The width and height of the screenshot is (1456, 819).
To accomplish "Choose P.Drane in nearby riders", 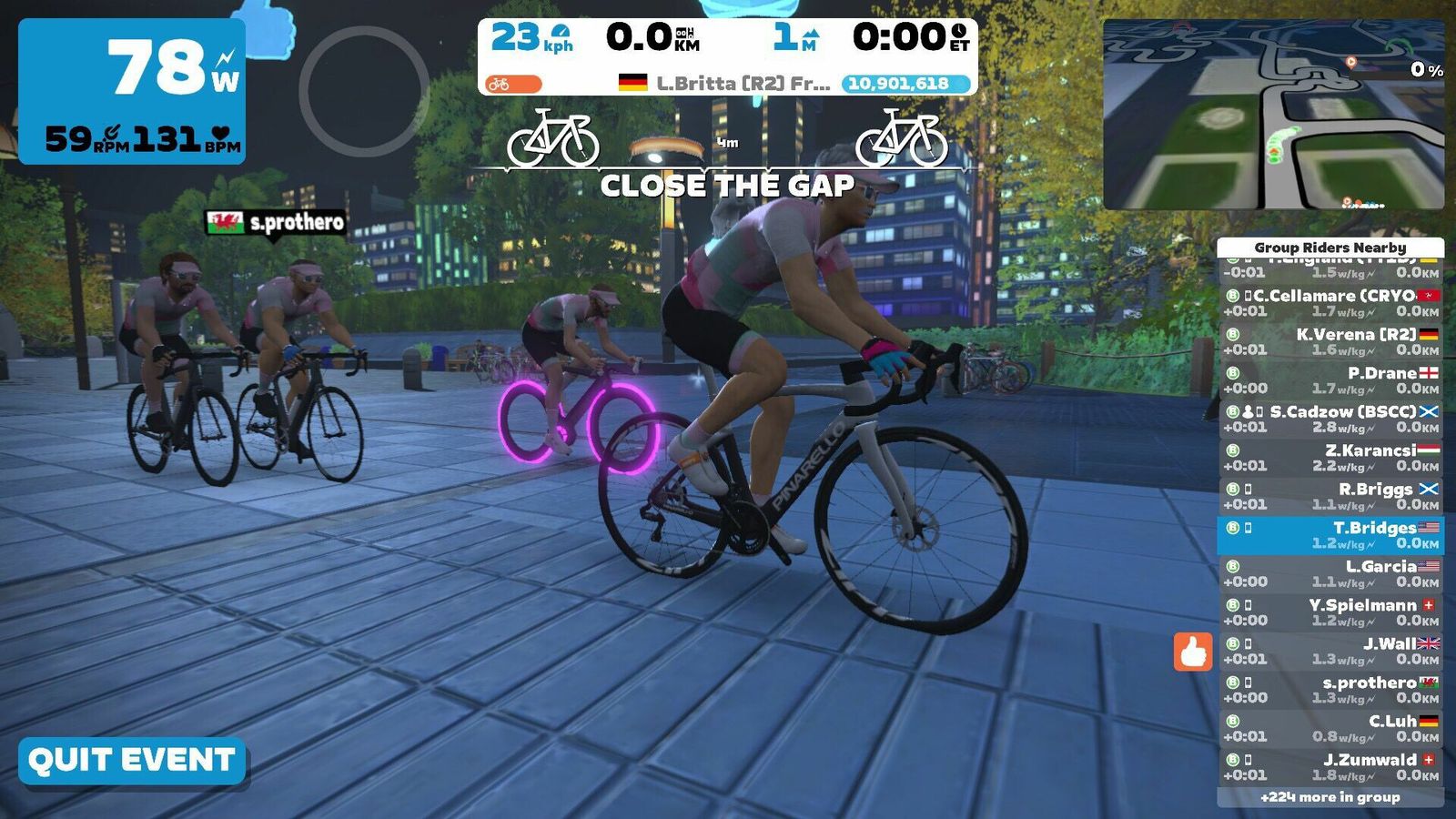I will click(x=1330, y=380).
